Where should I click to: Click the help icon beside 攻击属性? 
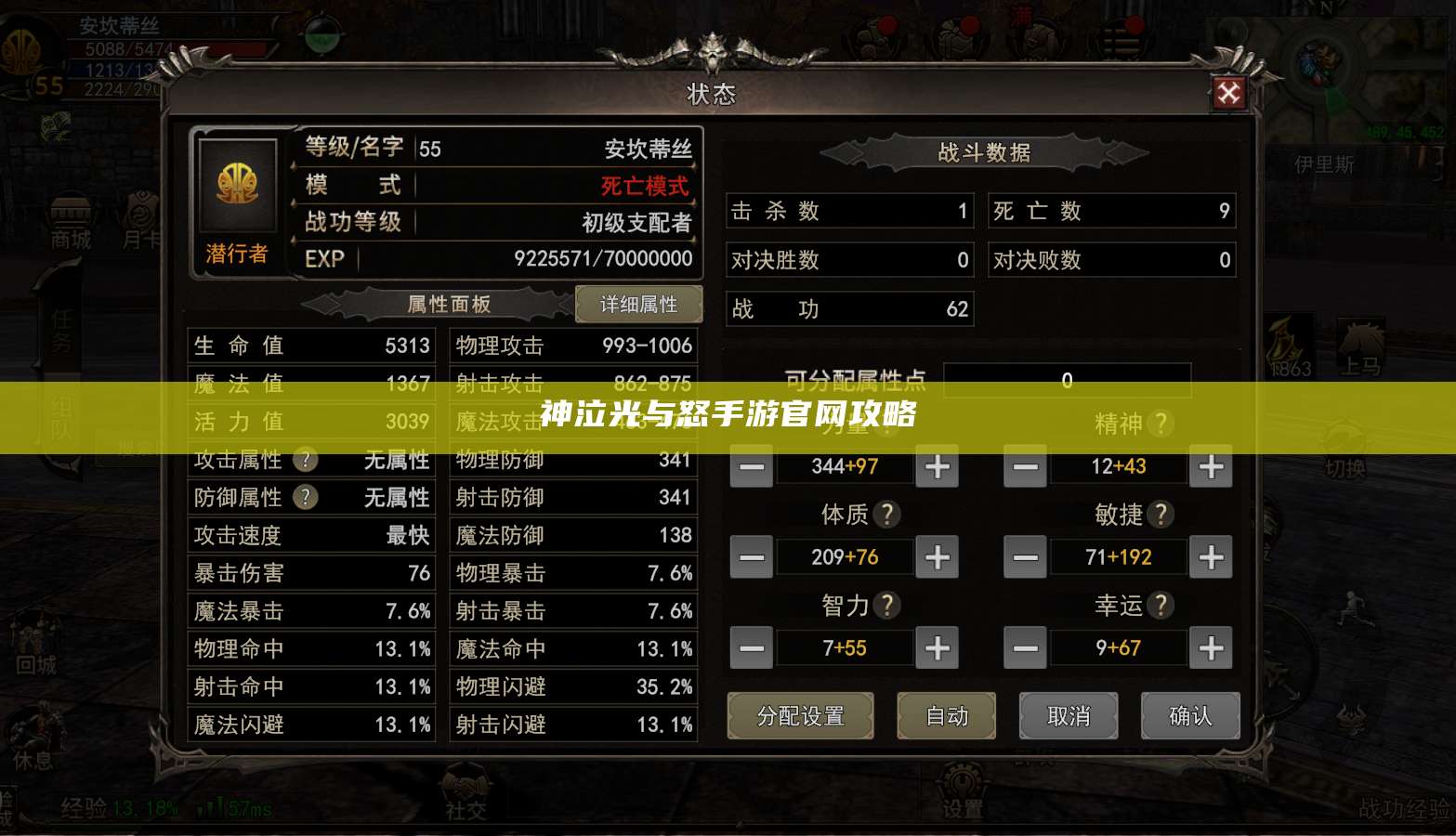pyautogui.click(x=304, y=460)
